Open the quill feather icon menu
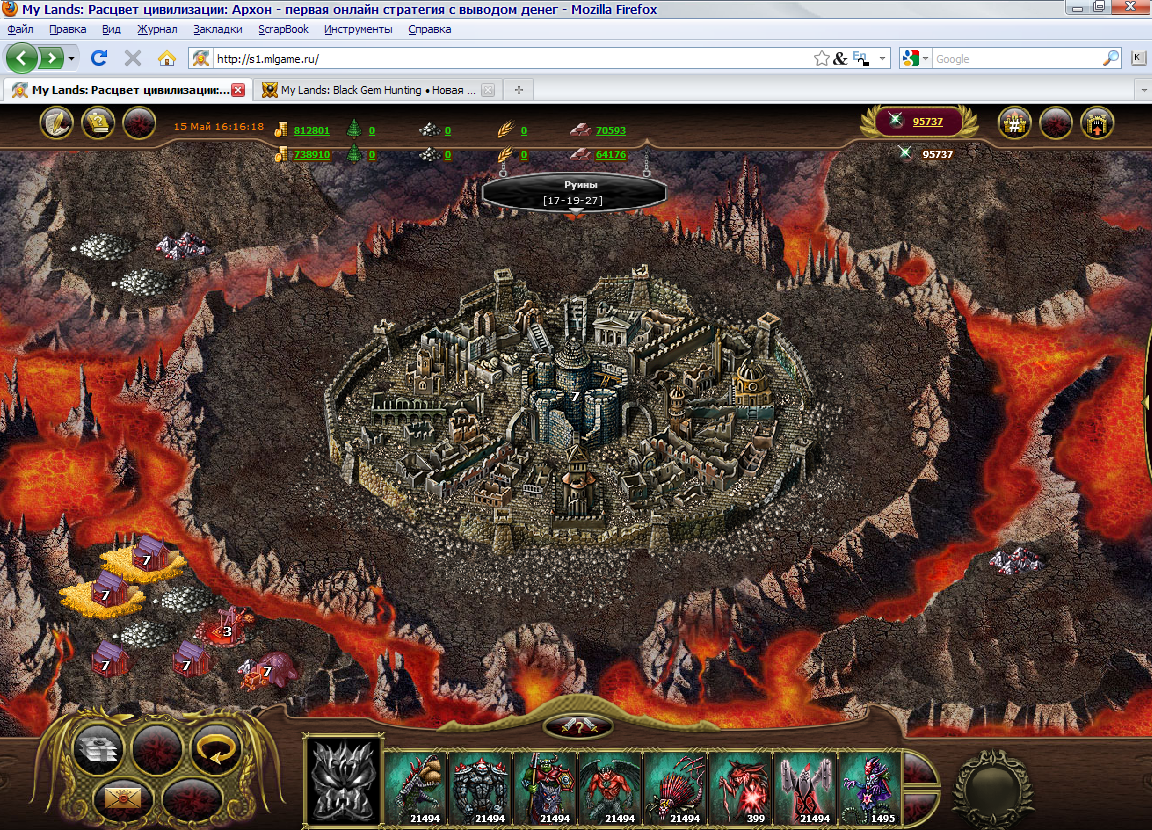 pos(57,124)
